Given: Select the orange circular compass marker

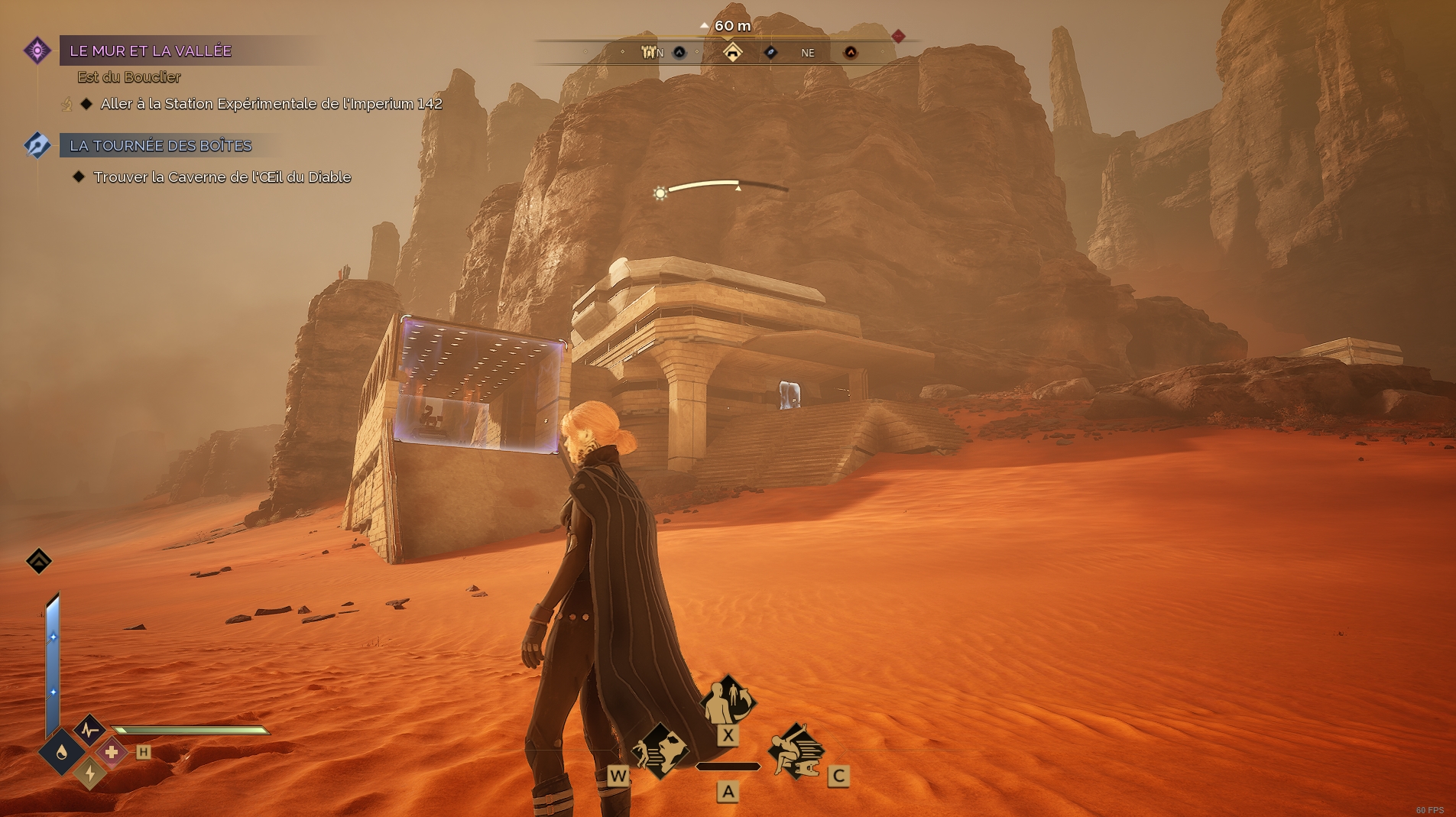Looking at the screenshot, I should coord(850,52).
